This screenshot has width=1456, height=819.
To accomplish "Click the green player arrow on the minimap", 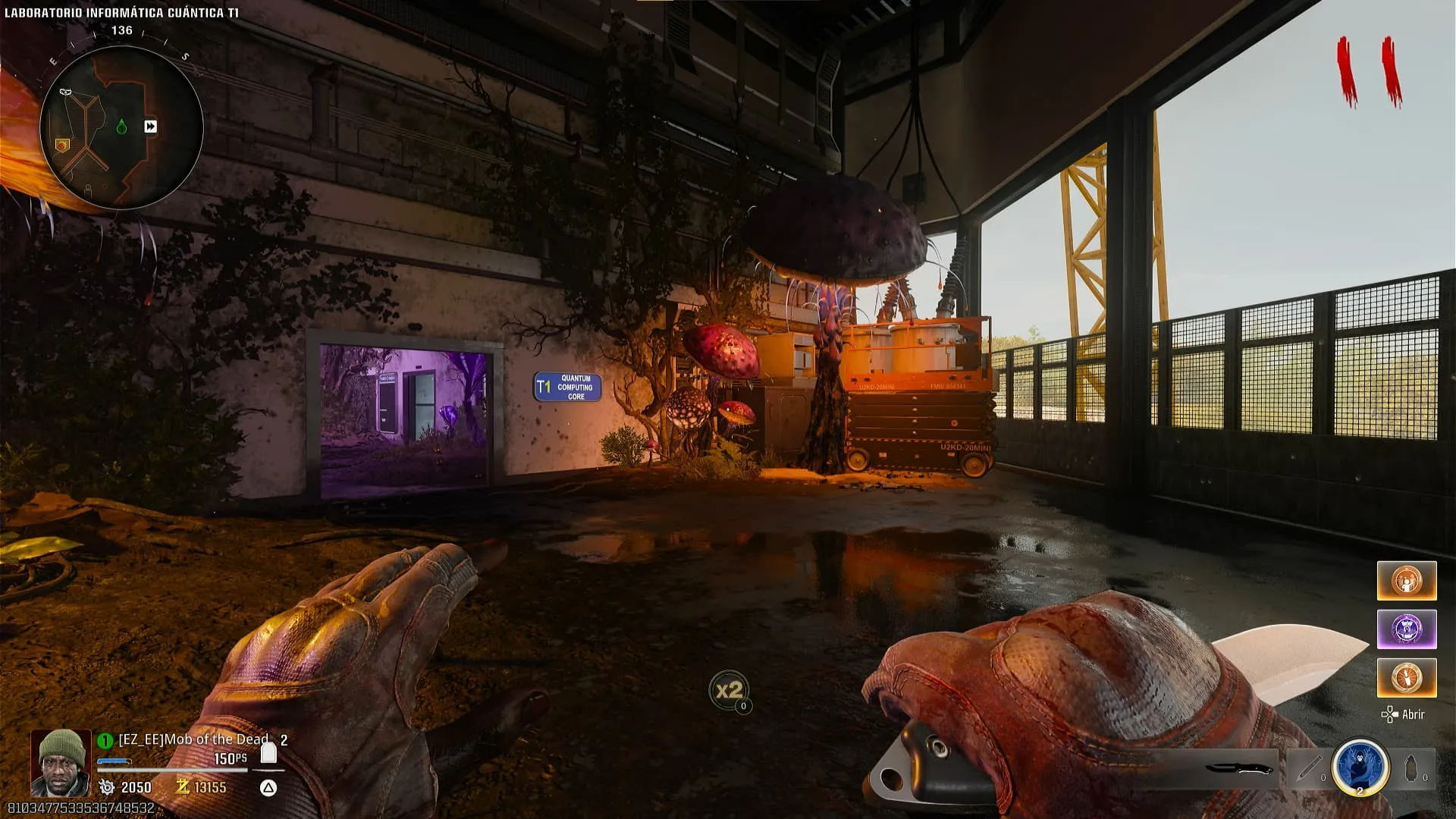I will point(121,127).
